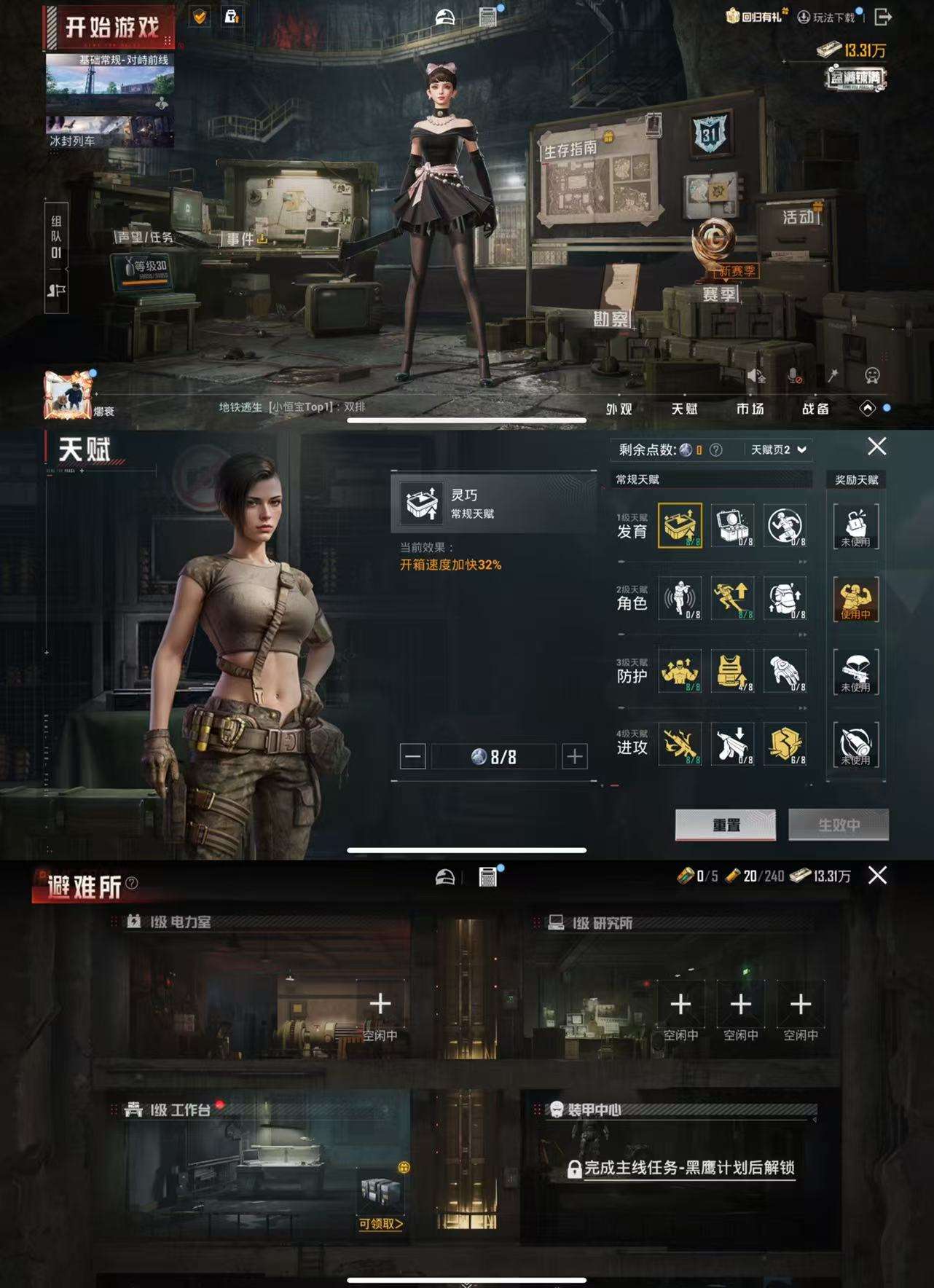Expand the arrow panel beside 战备
This screenshot has width=934, height=1288.
[868, 409]
